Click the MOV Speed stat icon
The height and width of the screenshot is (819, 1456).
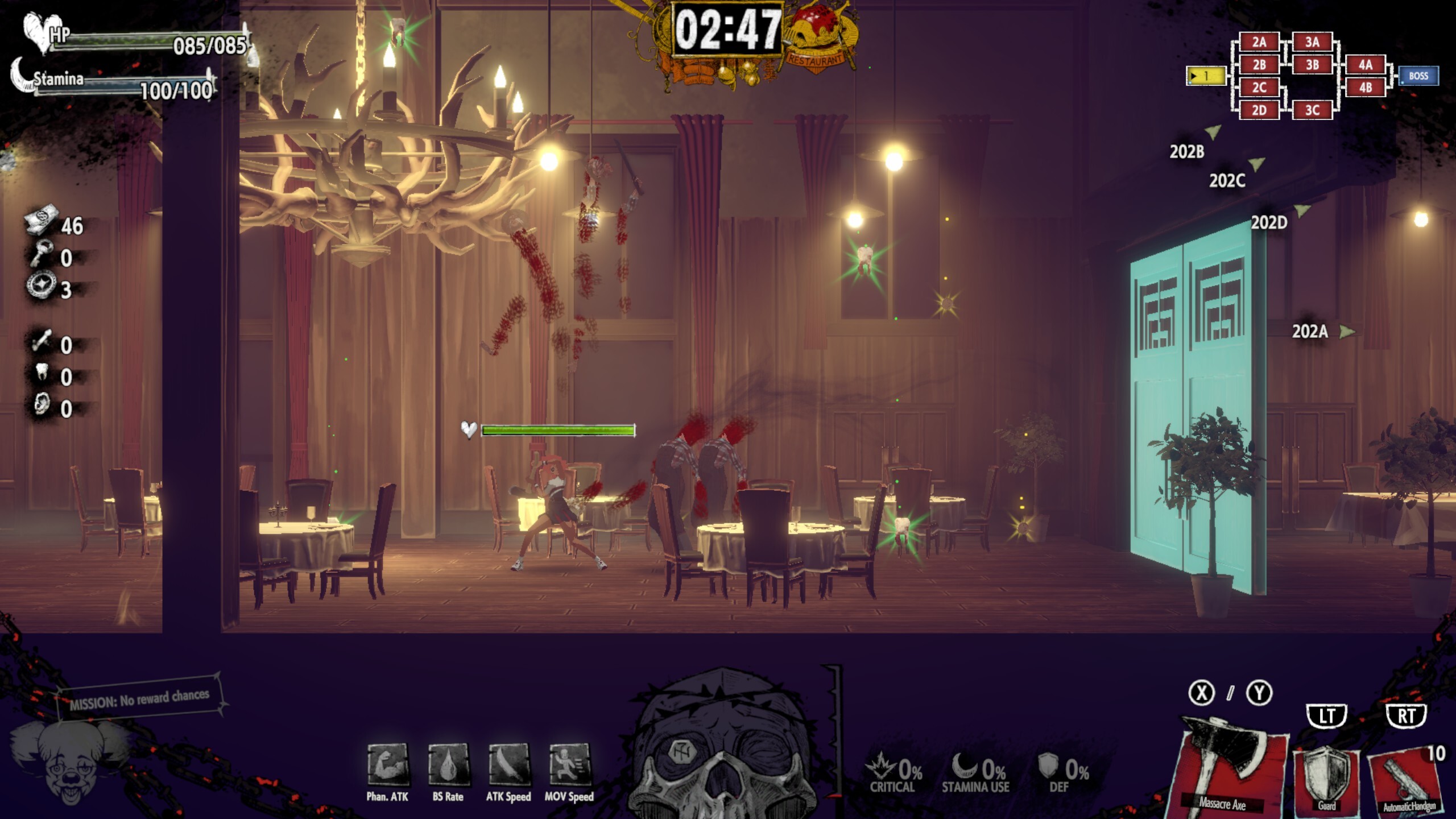pyautogui.click(x=569, y=764)
